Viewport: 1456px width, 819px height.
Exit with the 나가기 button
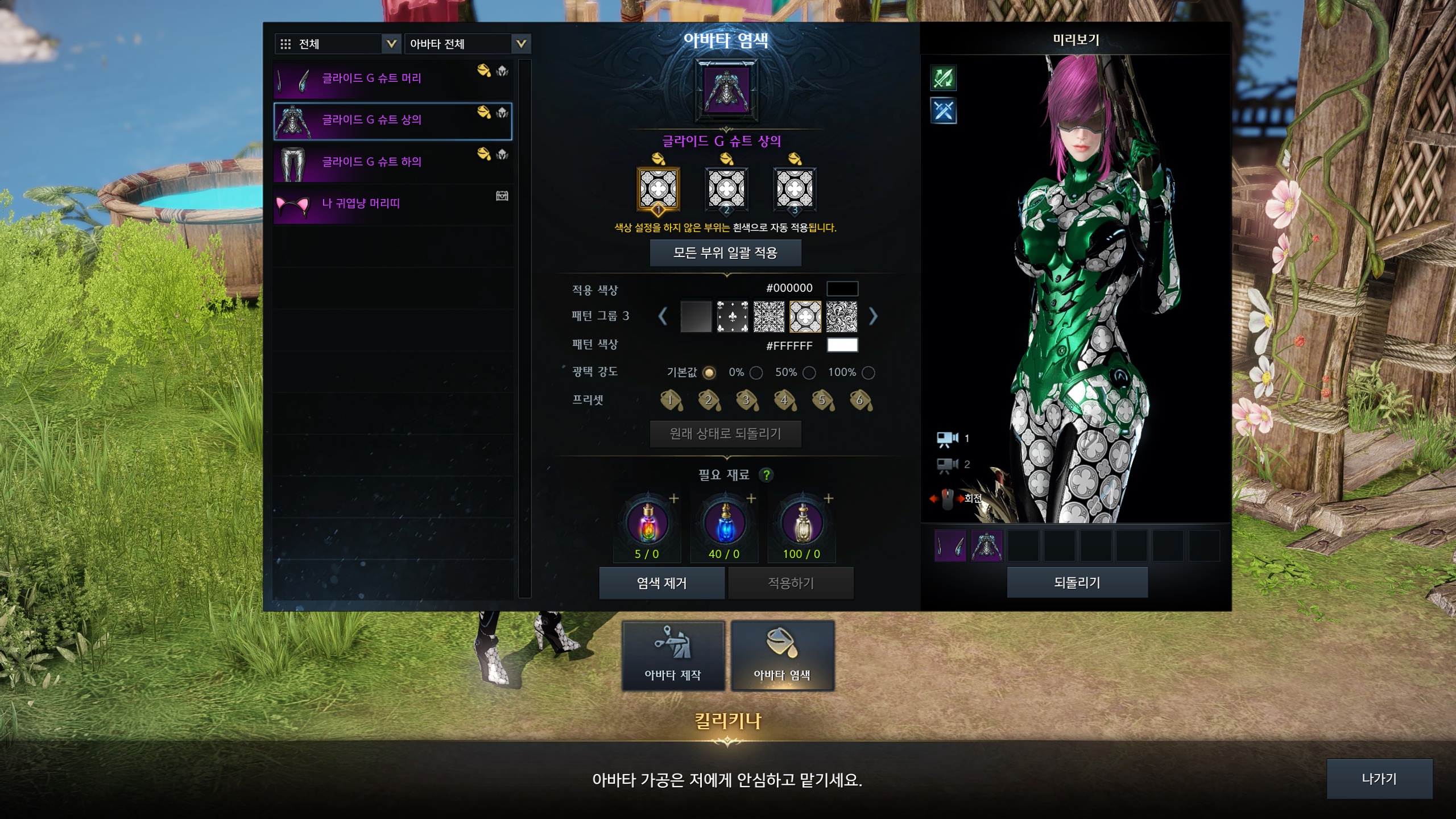(x=1379, y=779)
